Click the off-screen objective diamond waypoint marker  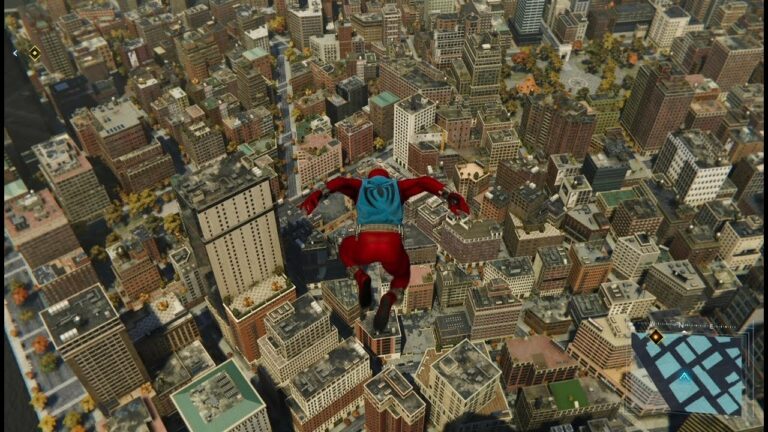pyautogui.click(x=34, y=53)
